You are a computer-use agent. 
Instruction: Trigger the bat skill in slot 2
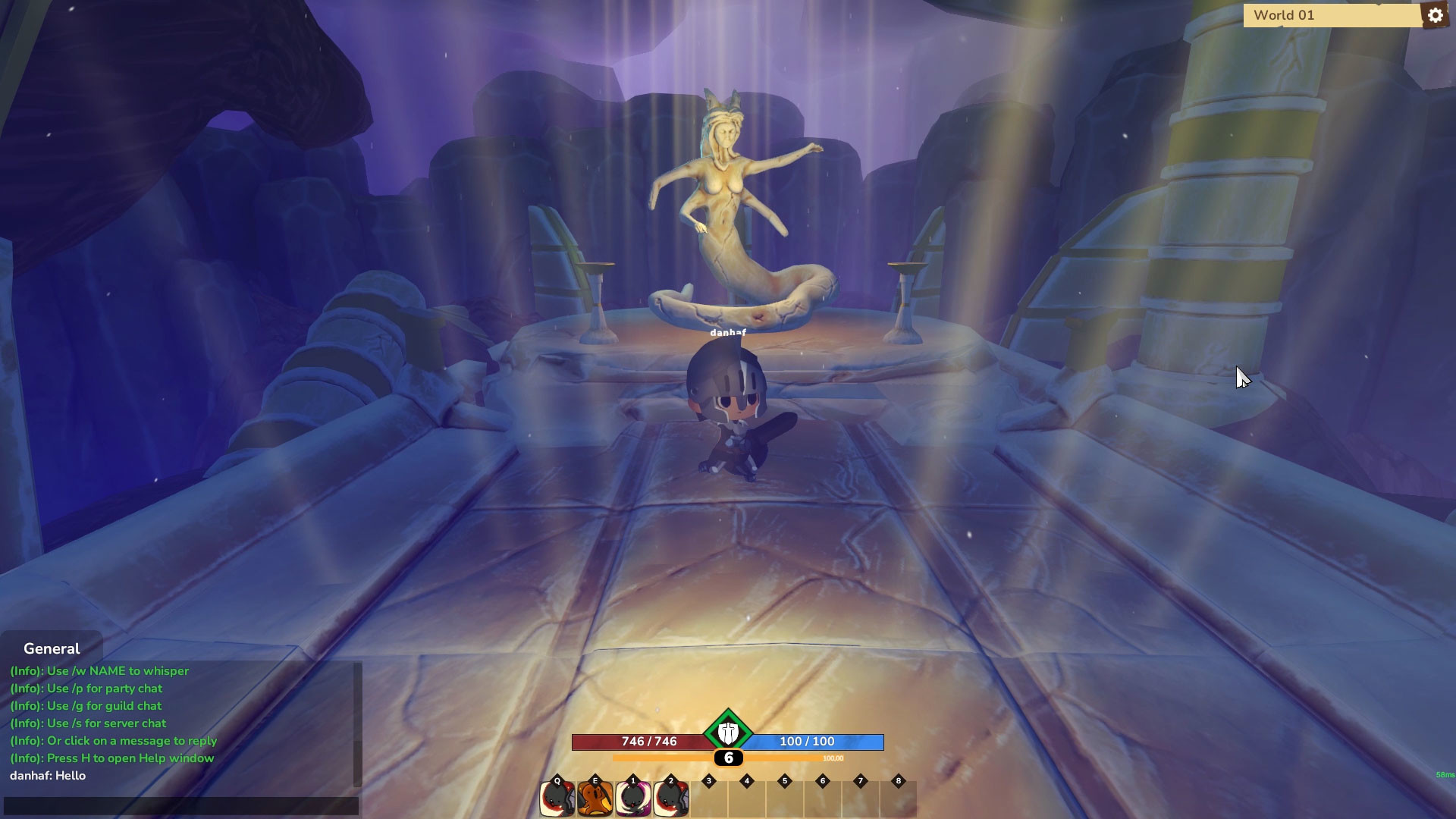pos(670,797)
